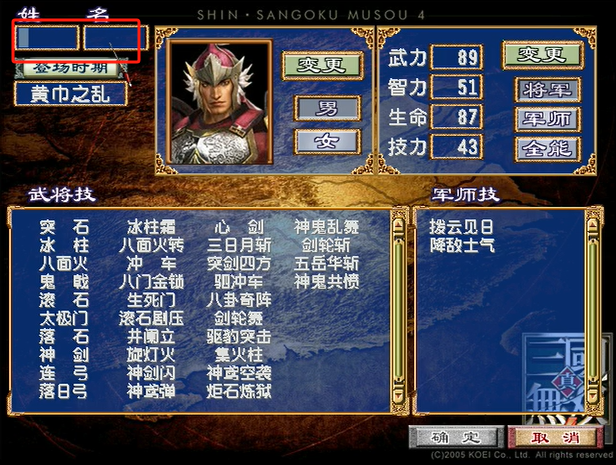Image resolution: width=616 pixels, height=465 pixels.
Task: Click 变更 beside the character portrait
Action: 321,64
